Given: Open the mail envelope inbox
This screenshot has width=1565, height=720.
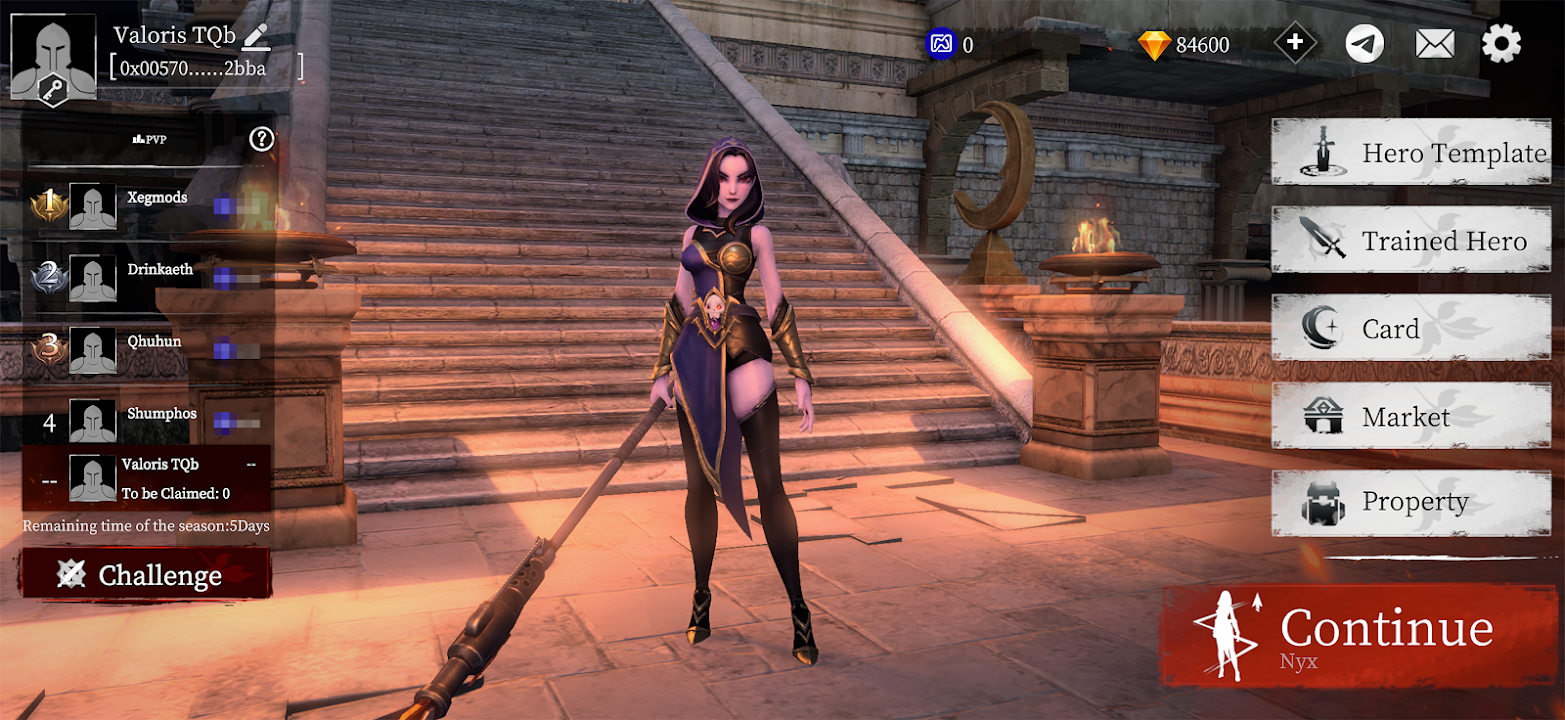Looking at the screenshot, I should click(x=1435, y=43).
